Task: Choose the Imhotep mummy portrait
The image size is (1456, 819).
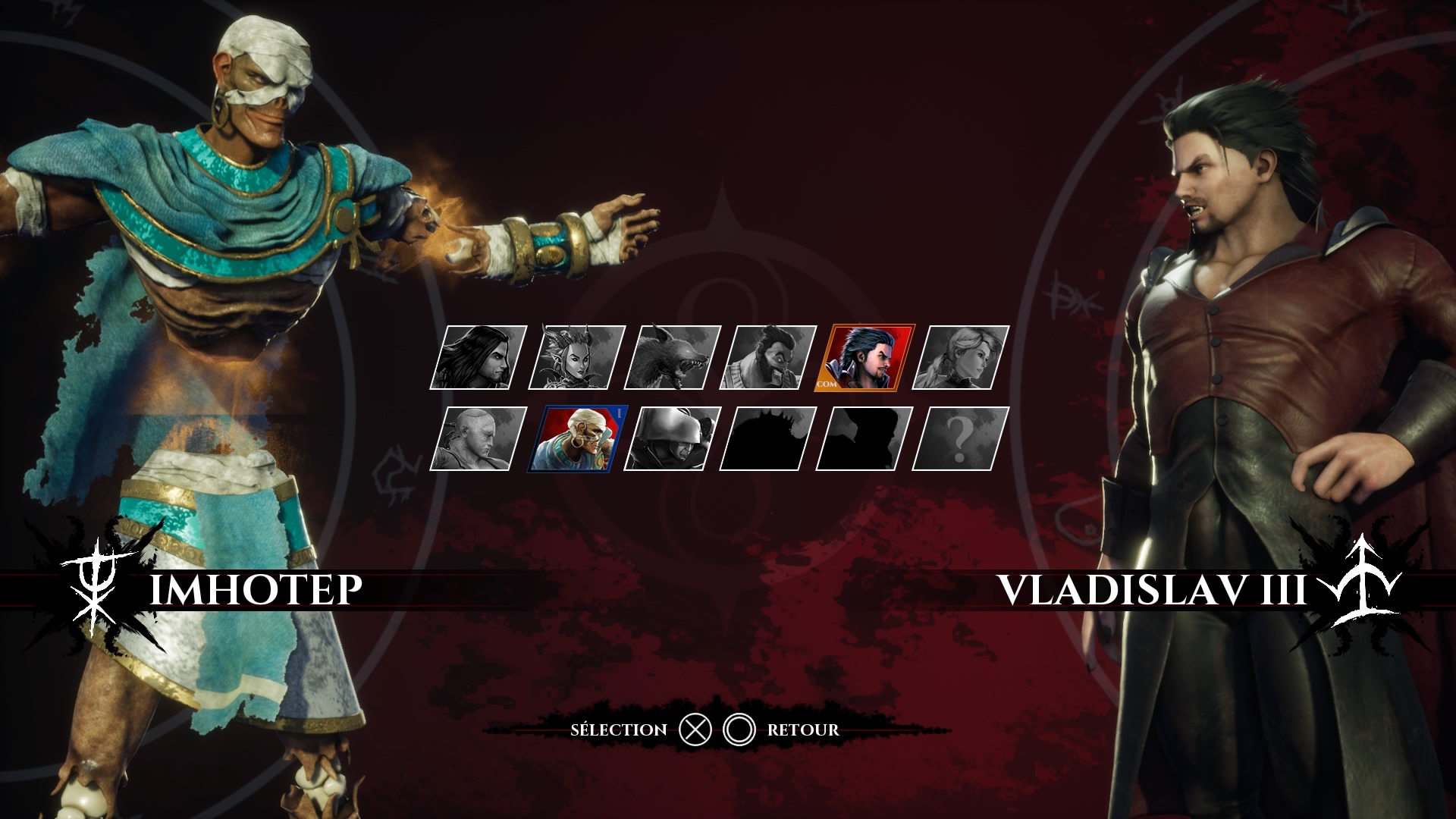Action: pos(576,439)
